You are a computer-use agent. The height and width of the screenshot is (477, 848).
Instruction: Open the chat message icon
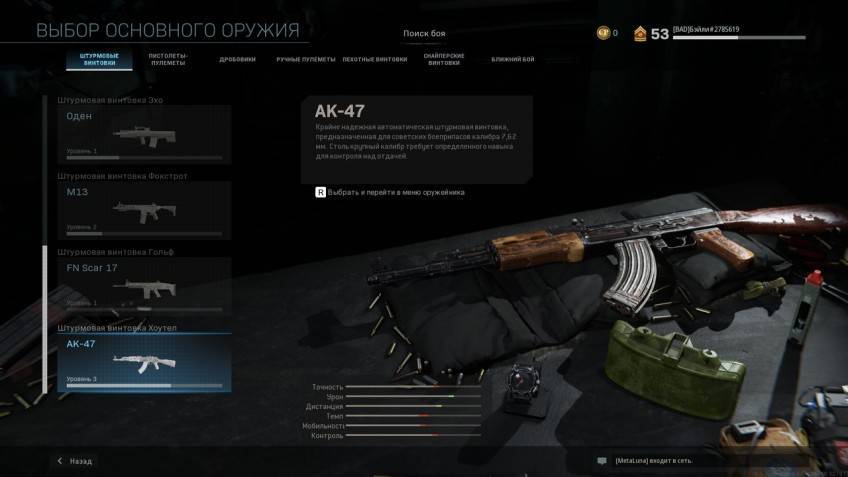602,461
